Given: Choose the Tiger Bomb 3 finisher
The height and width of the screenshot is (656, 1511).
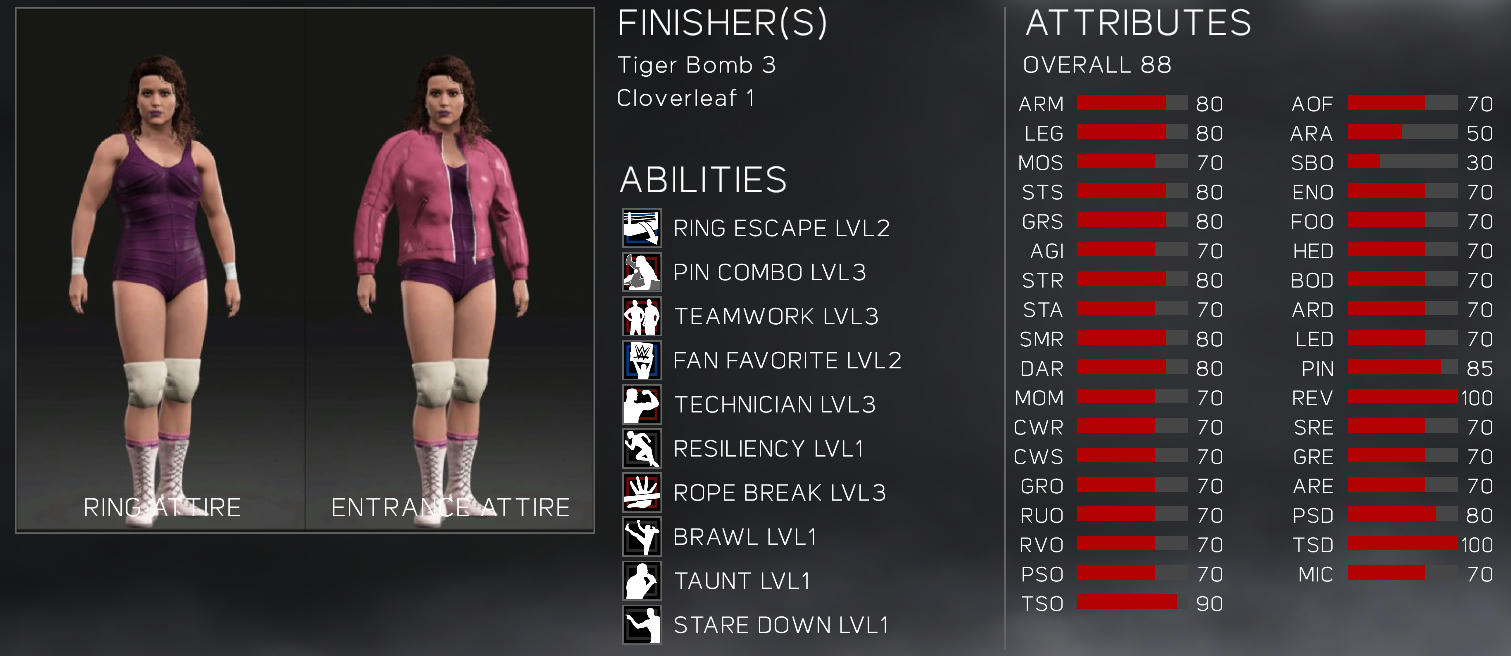Looking at the screenshot, I should pos(696,65).
